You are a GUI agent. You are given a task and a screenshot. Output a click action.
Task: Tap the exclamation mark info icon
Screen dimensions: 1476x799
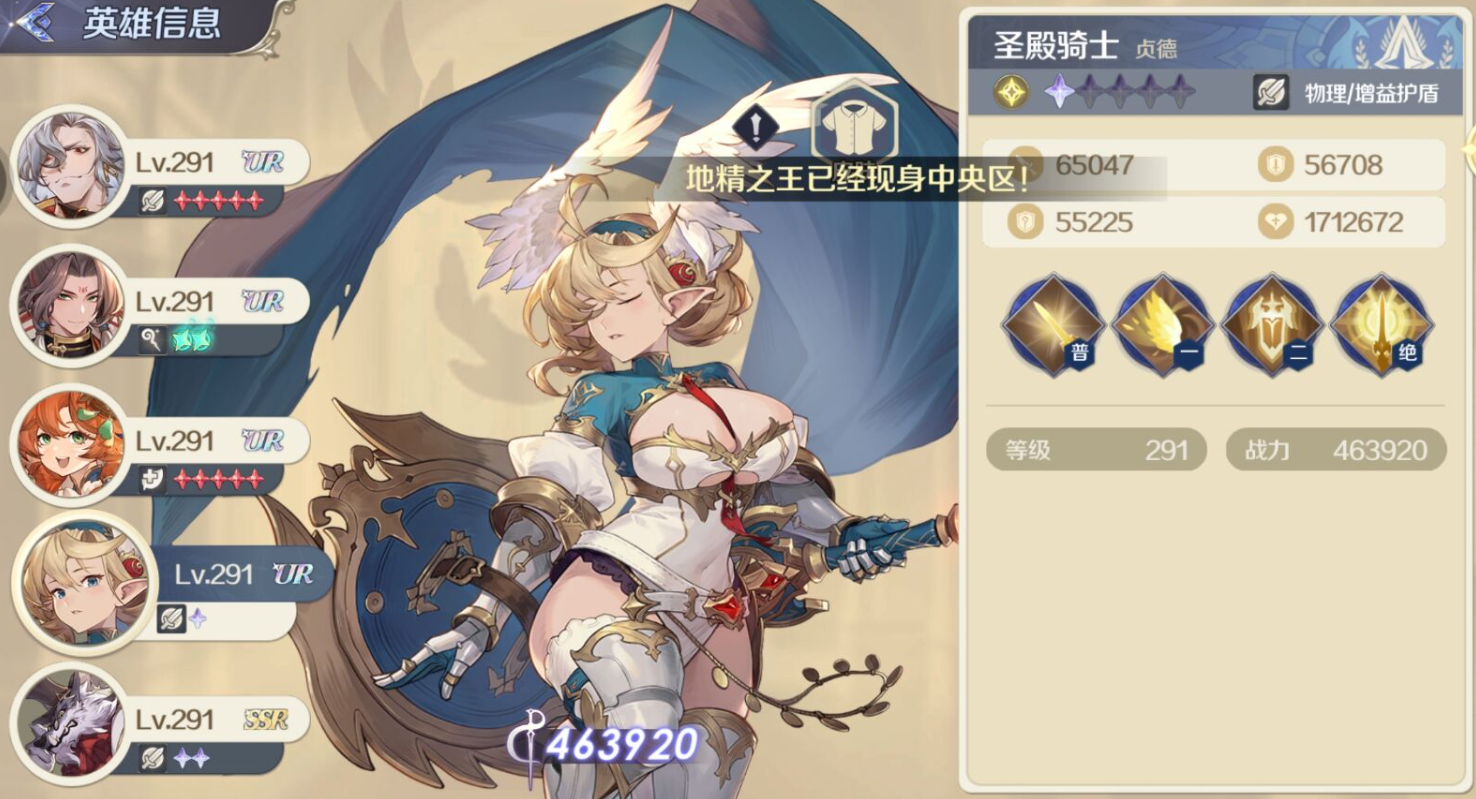[757, 127]
